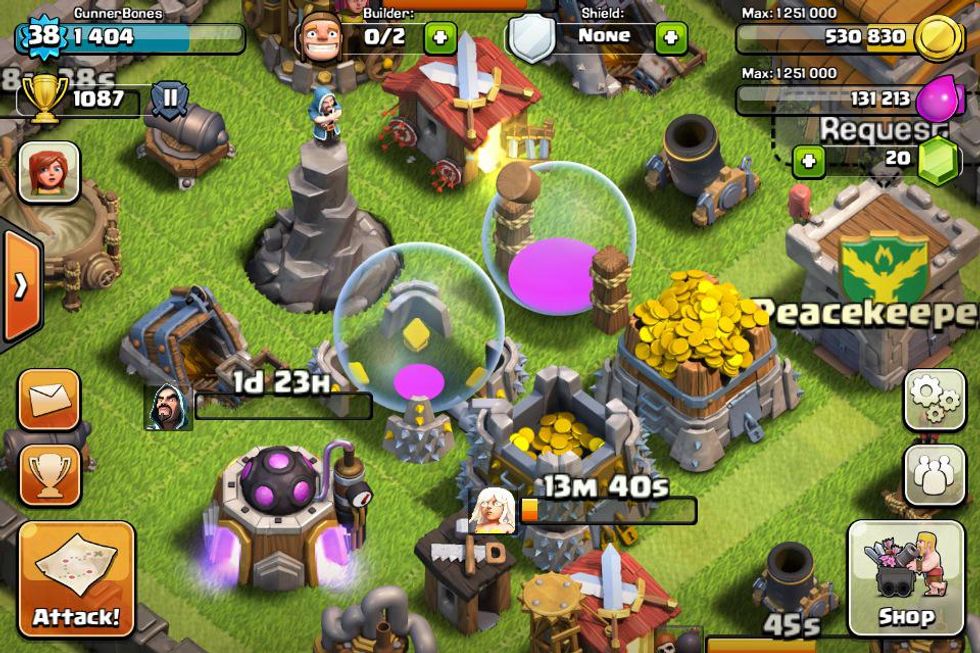Tap the builder face icon

point(322,38)
